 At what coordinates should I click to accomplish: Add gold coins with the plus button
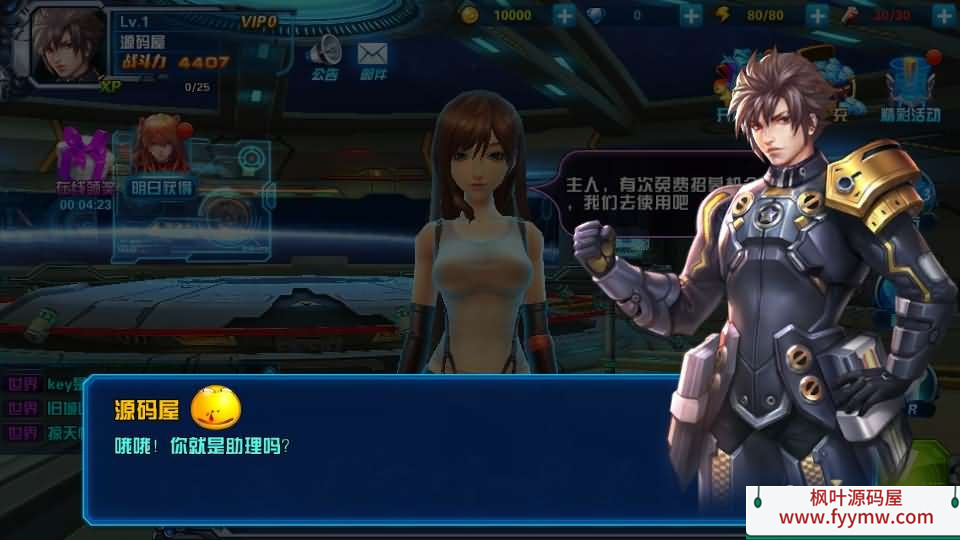tap(564, 15)
